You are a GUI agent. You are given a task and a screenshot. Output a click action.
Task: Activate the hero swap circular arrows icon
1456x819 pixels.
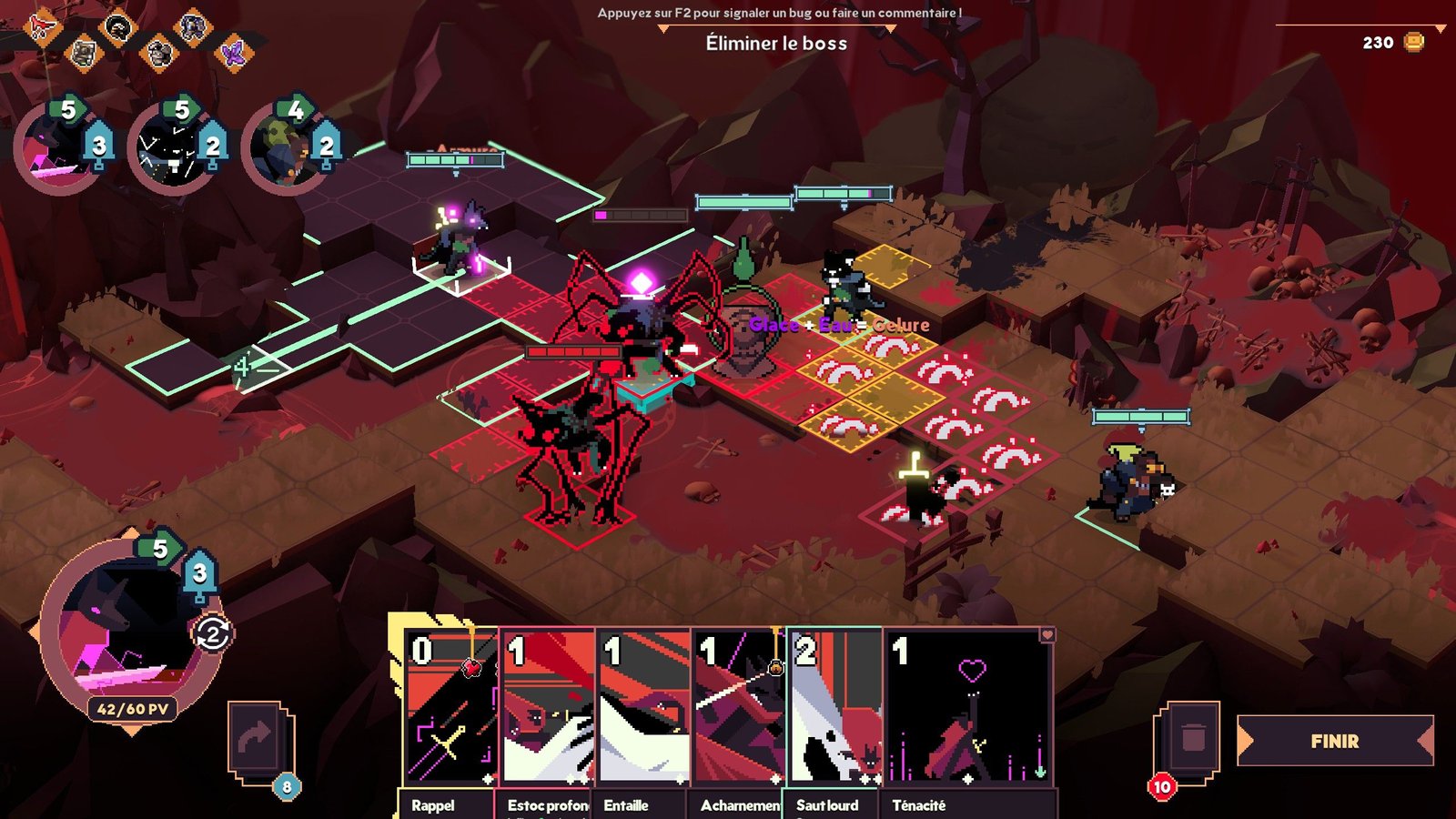213,633
